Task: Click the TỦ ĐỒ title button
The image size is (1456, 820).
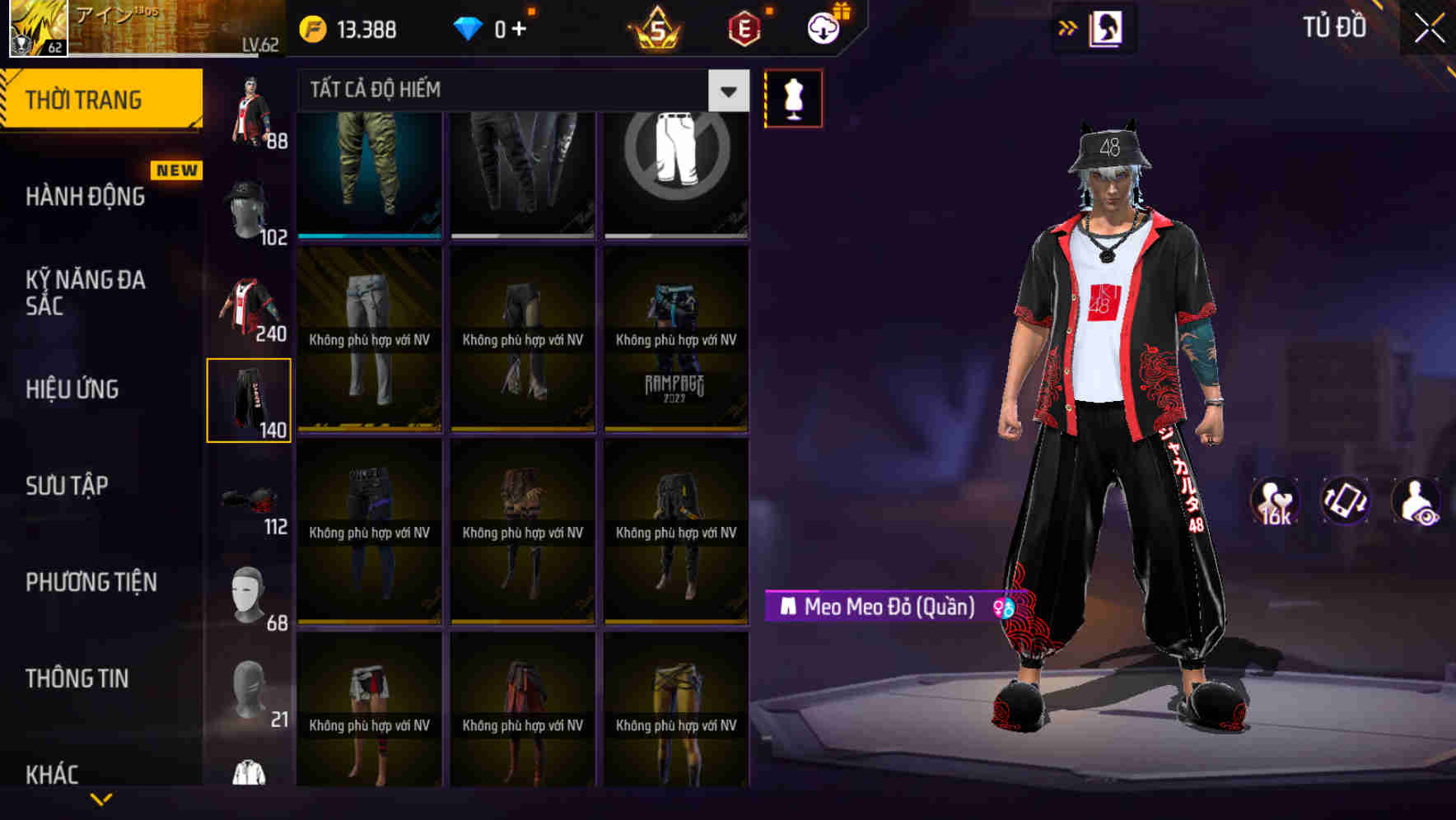Action: [x=1332, y=27]
